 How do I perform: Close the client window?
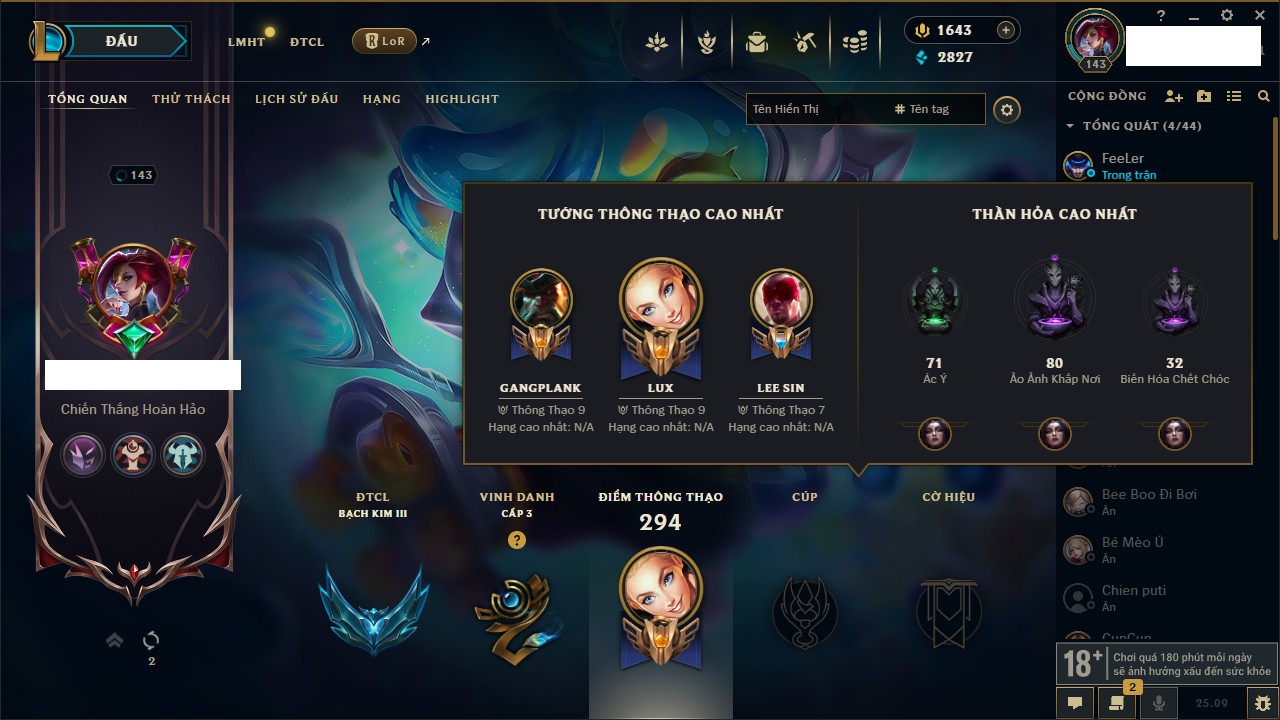pos(1260,15)
